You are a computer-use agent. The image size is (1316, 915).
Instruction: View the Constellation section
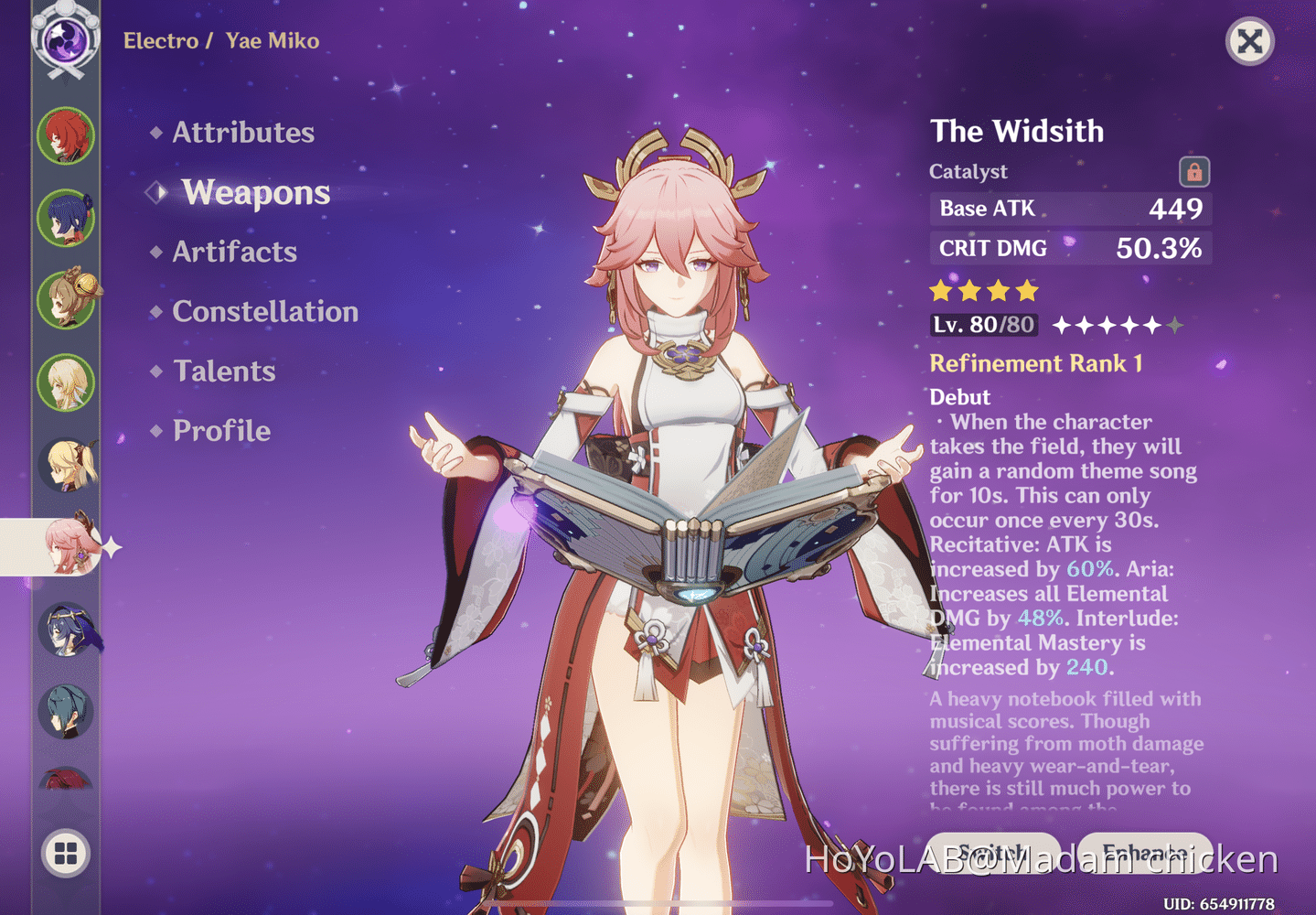pyautogui.click(x=265, y=312)
